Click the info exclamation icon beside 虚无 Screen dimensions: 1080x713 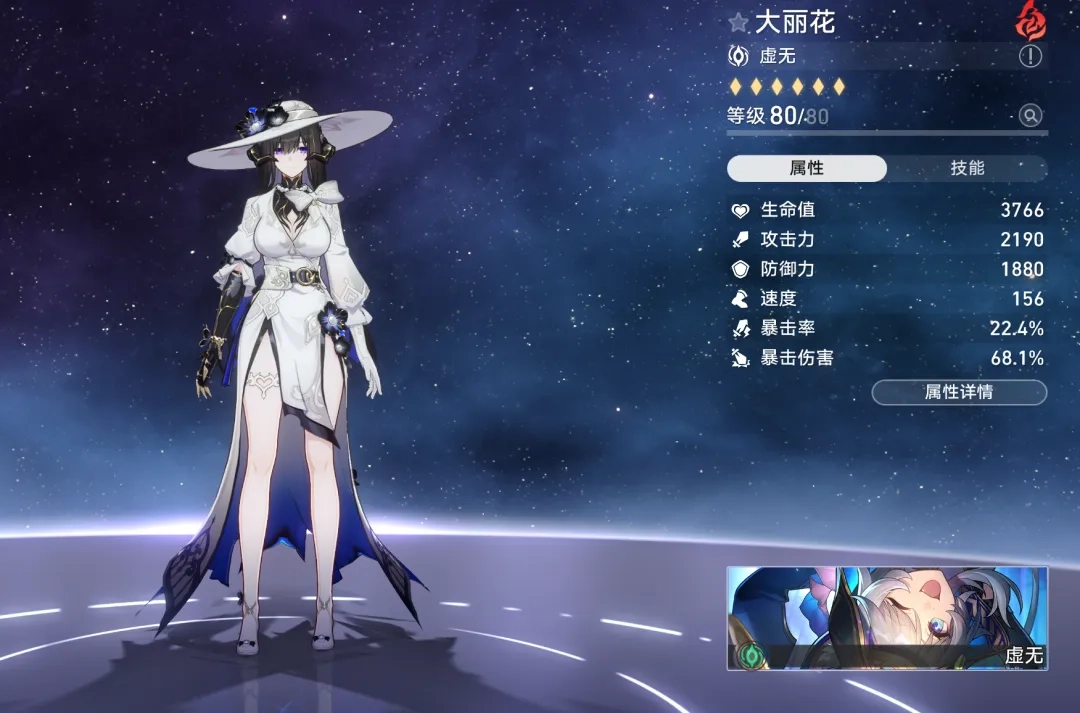pyautogui.click(x=1030, y=56)
